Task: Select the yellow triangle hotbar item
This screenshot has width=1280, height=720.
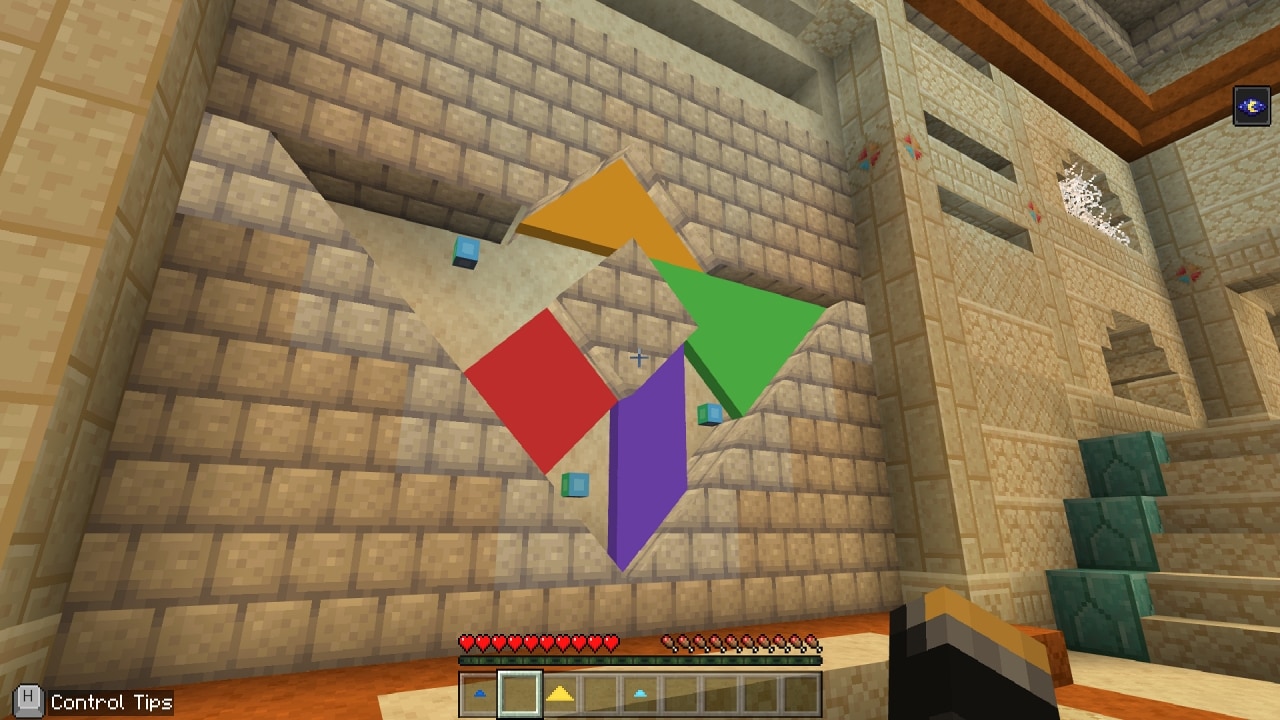Action: pyautogui.click(x=558, y=691)
